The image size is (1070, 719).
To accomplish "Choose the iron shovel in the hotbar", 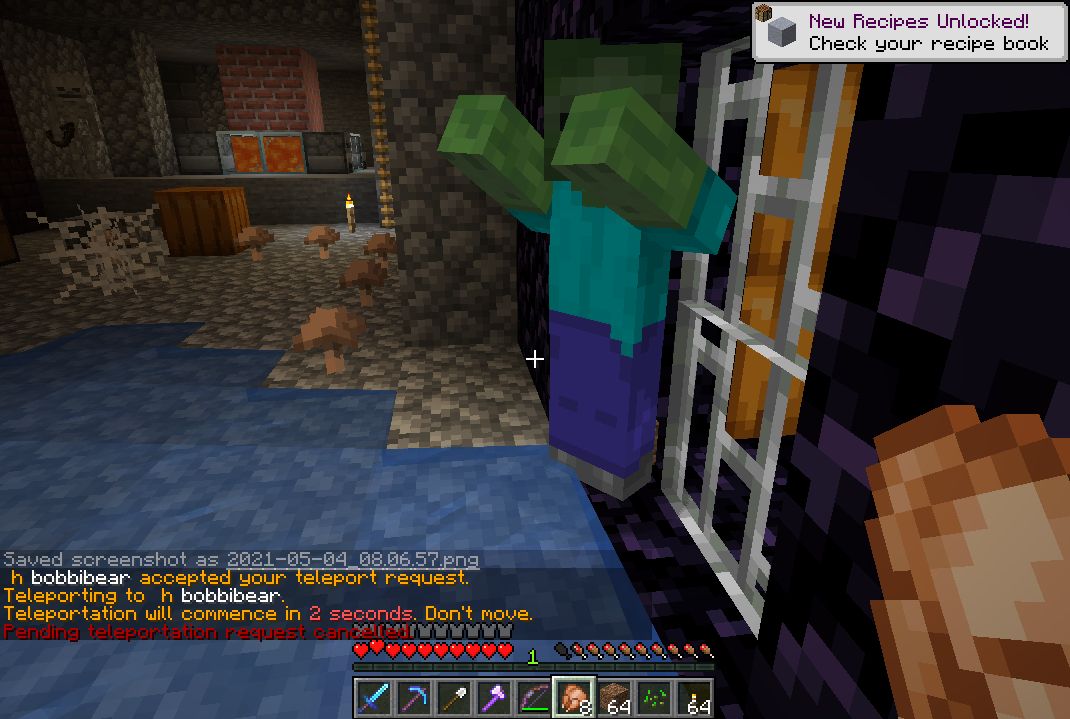I will click(454, 697).
